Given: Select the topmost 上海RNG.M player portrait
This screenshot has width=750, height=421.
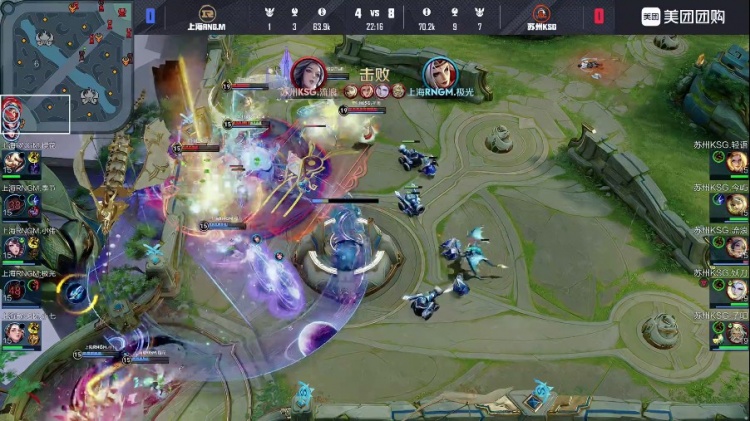Looking at the screenshot, I should click(14, 163).
